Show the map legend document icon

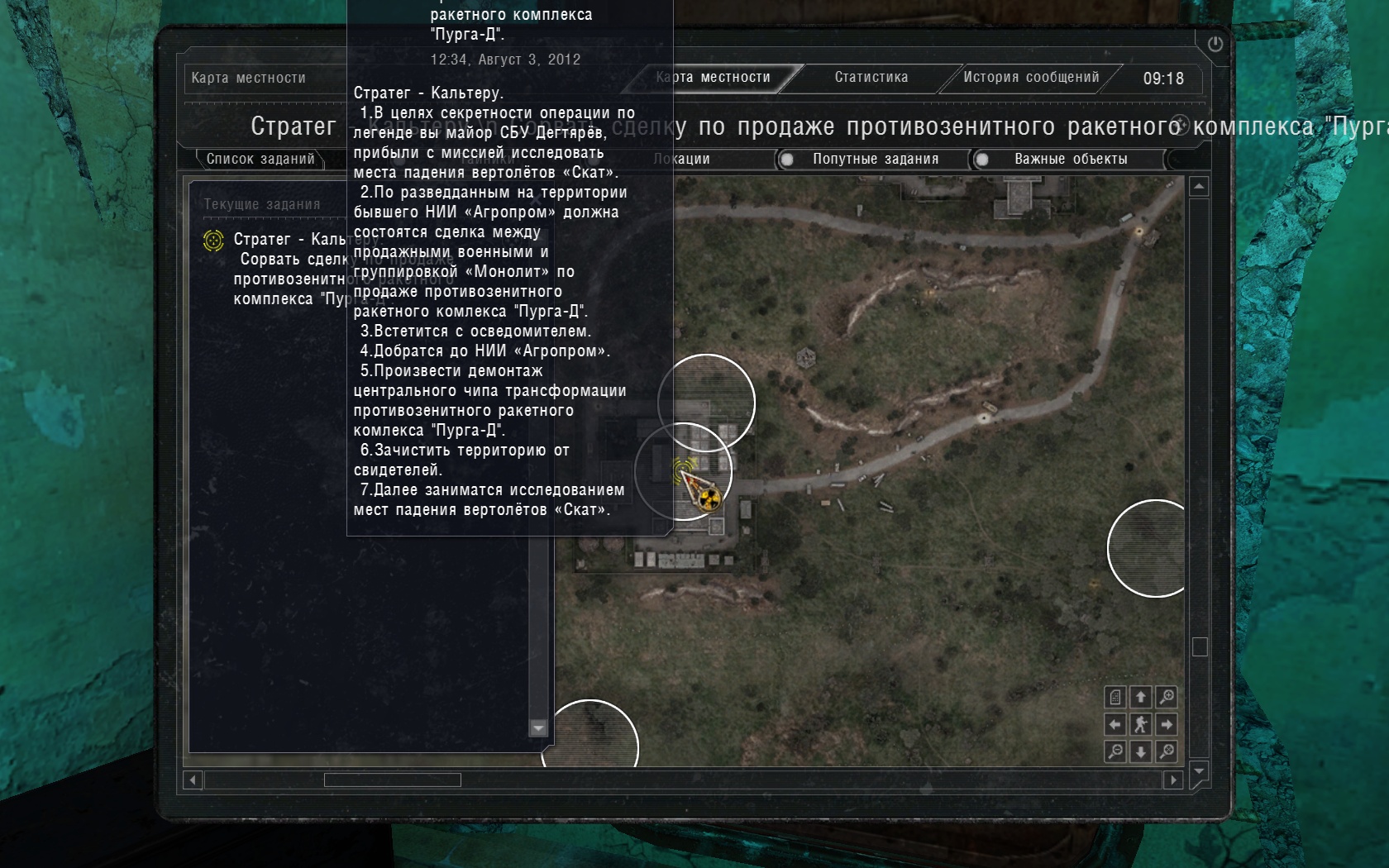coord(1115,697)
